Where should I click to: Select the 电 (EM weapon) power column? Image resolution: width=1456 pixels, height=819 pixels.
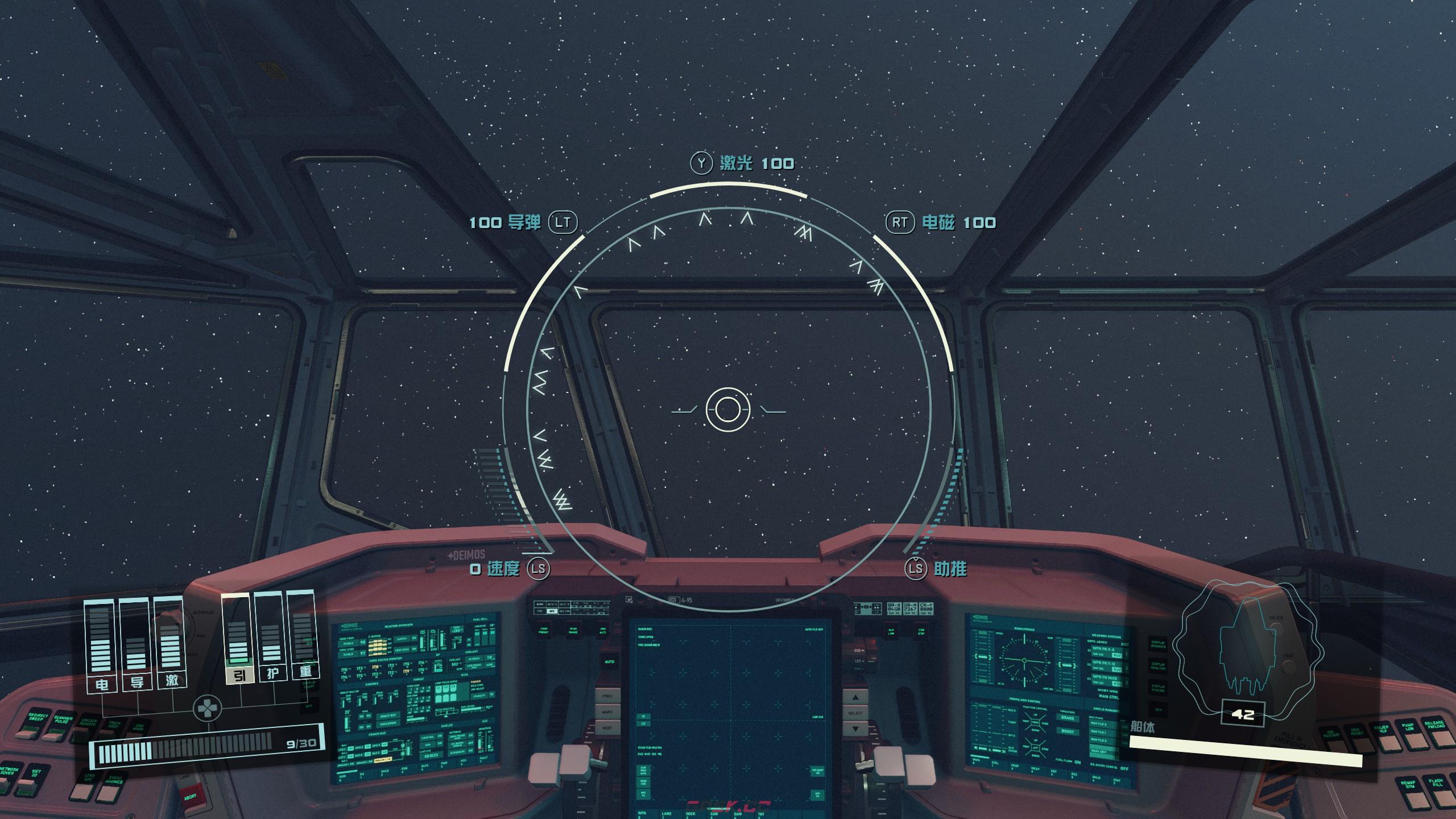(x=101, y=646)
